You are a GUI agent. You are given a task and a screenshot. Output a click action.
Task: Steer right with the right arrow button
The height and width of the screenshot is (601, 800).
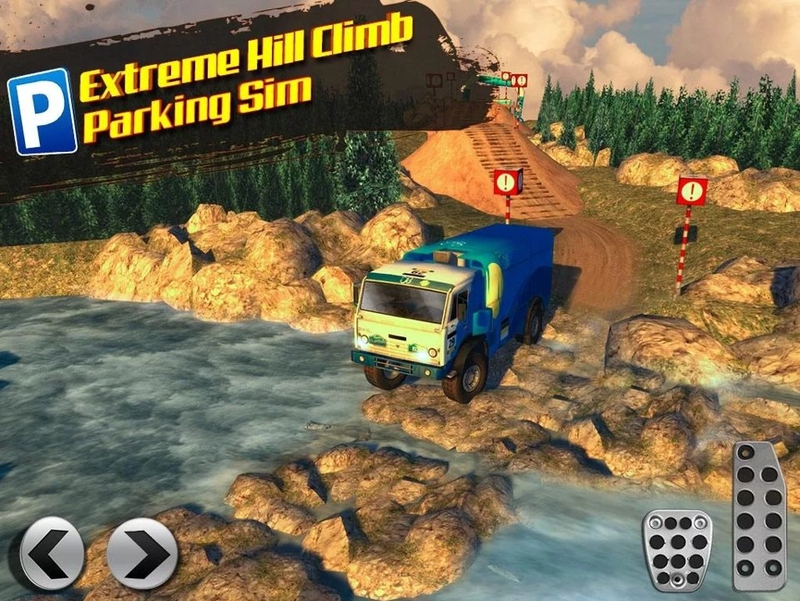(x=141, y=553)
